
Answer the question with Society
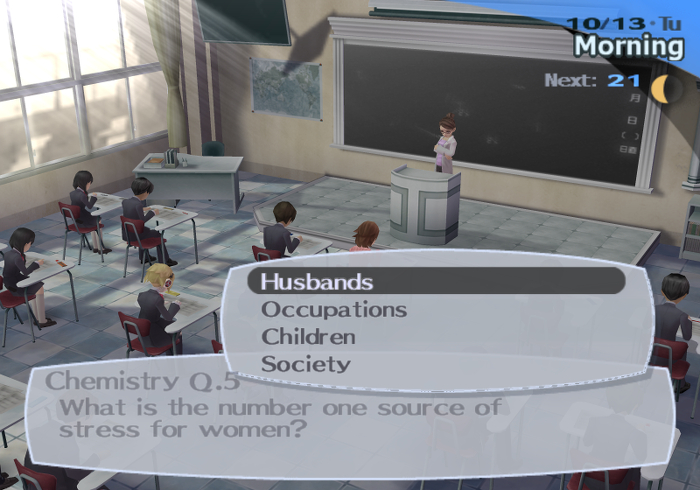pos(306,363)
